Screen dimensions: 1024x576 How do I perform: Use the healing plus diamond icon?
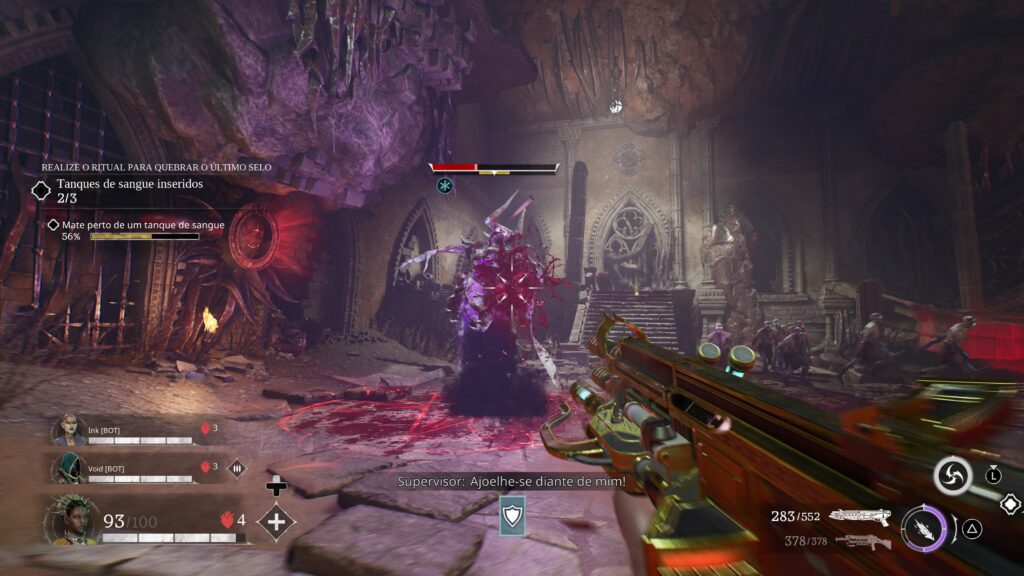pos(275,521)
